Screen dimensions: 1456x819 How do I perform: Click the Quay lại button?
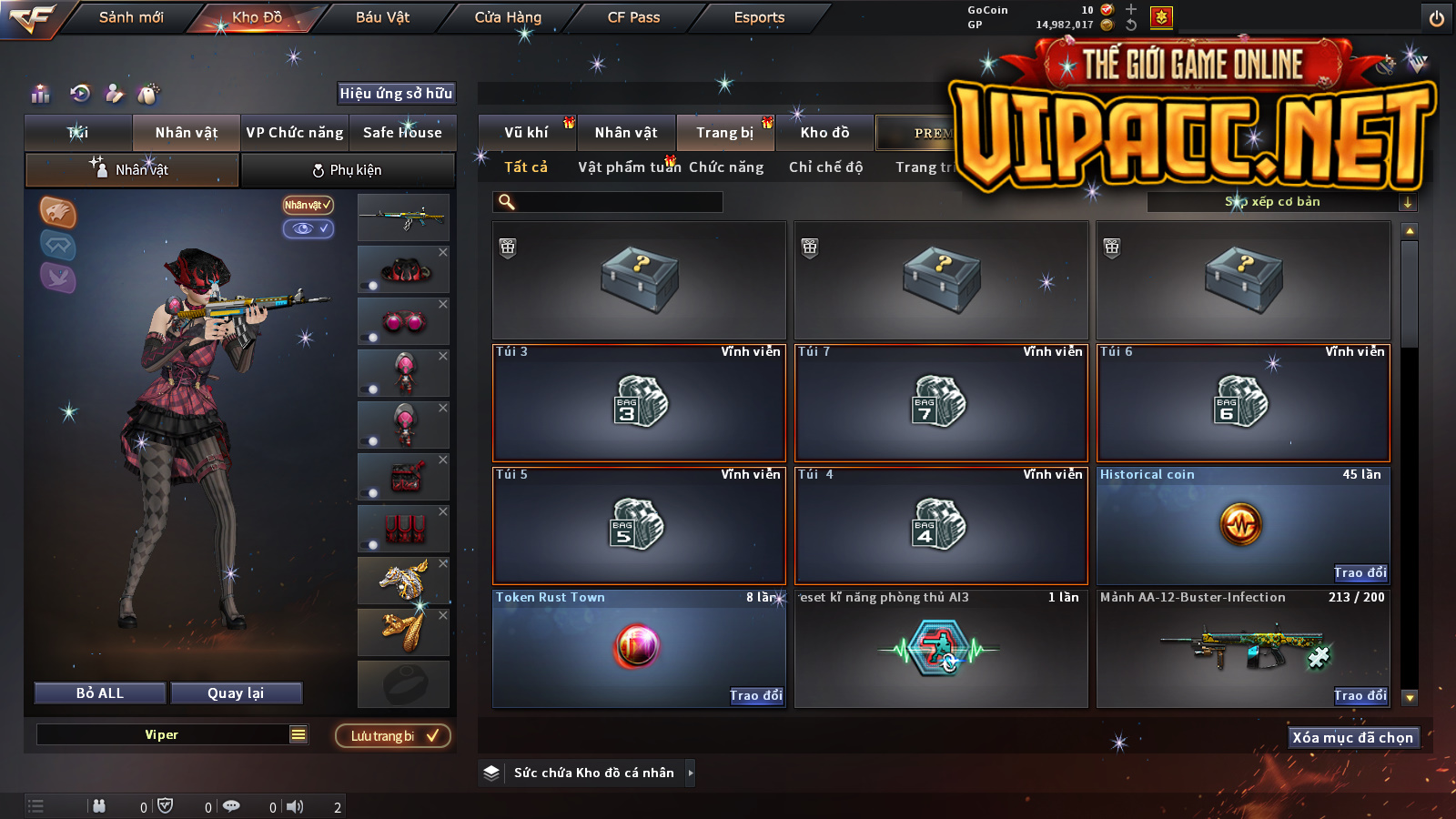click(x=236, y=693)
